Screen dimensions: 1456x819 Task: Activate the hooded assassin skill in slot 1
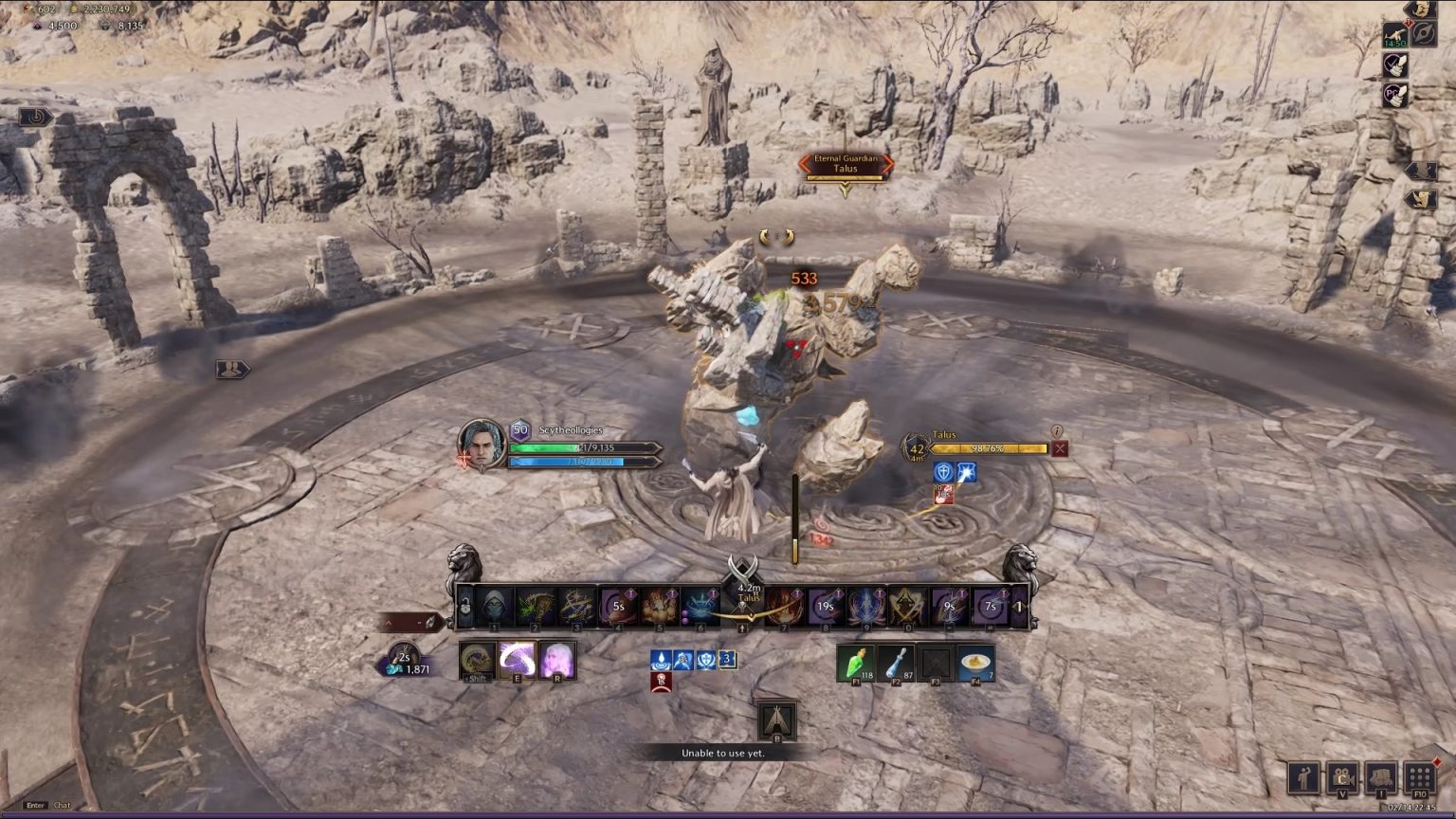(x=495, y=607)
